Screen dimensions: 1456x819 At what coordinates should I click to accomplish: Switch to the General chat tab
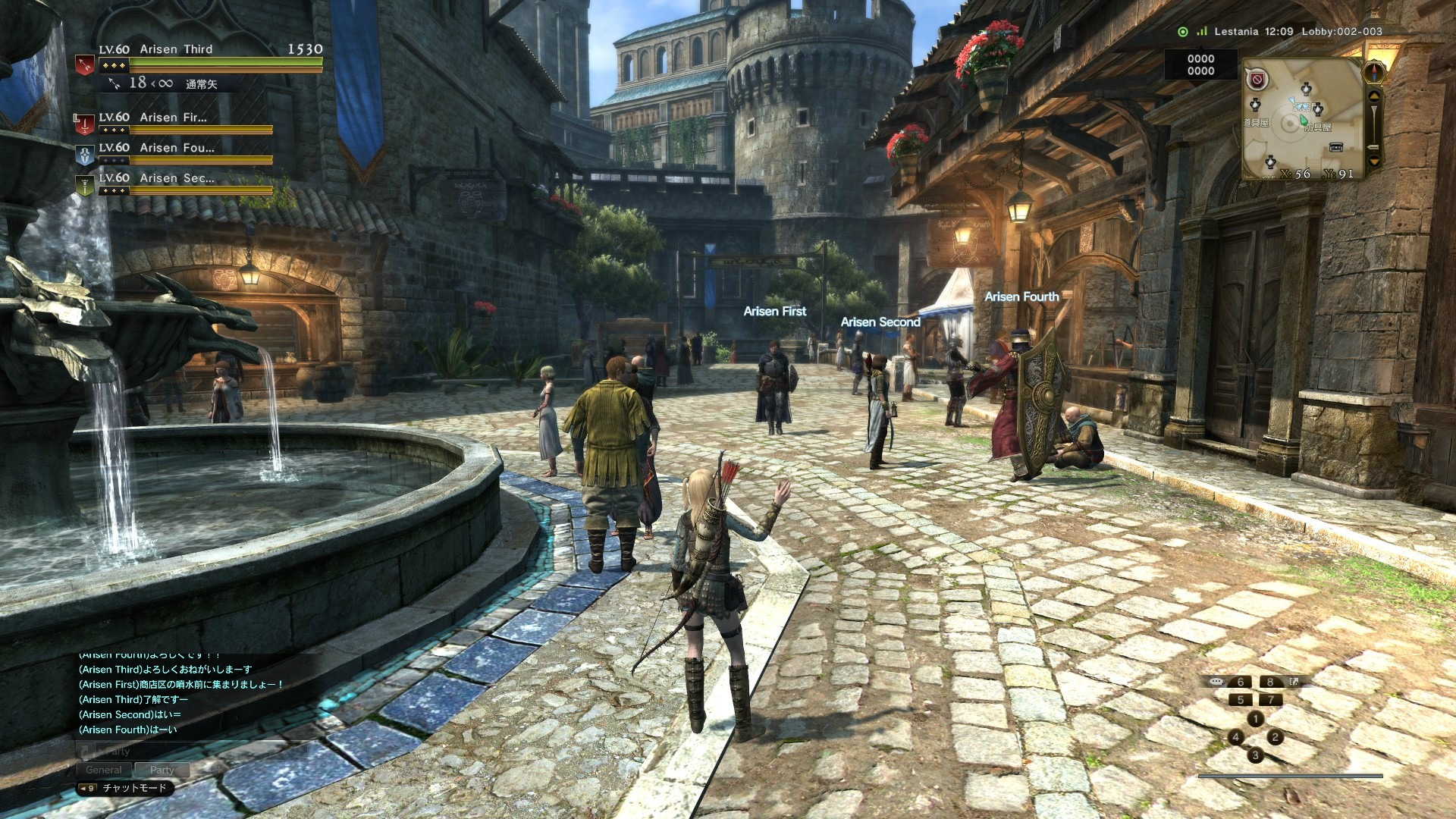coord(104,770)
